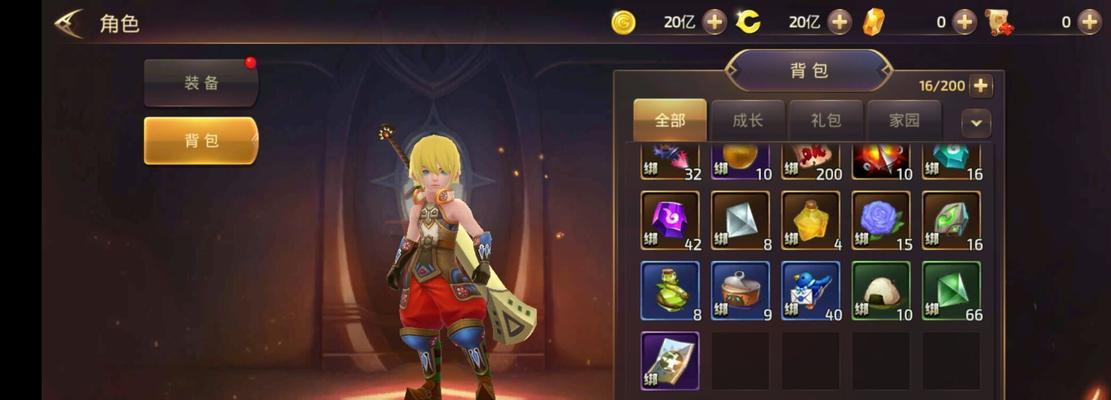The height and width of the screenshot is (400, 1111).
Task: Add scroll ticket currency via plus button
Action: click(1089, 22)
